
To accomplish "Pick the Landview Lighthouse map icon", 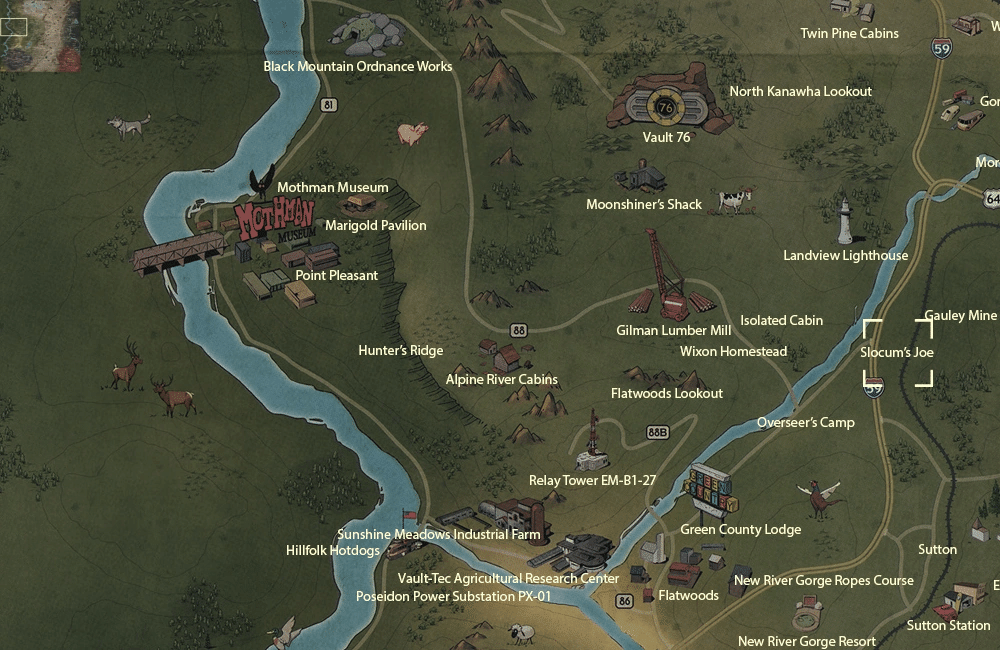I will (x=845, y=222).
